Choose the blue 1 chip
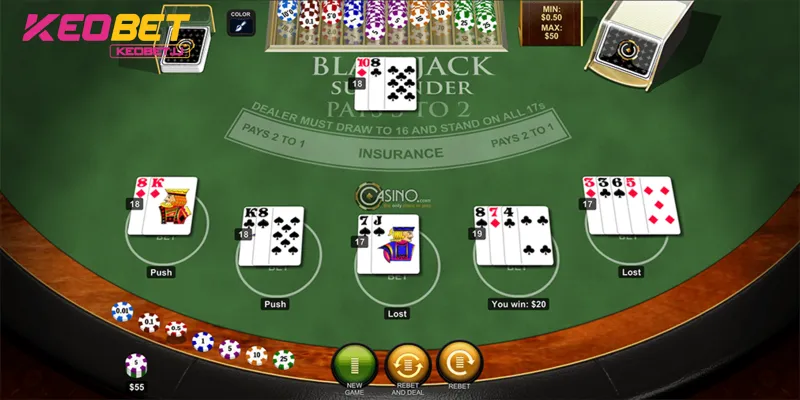Screen dimensions: 800x400 tap(202, 342)
